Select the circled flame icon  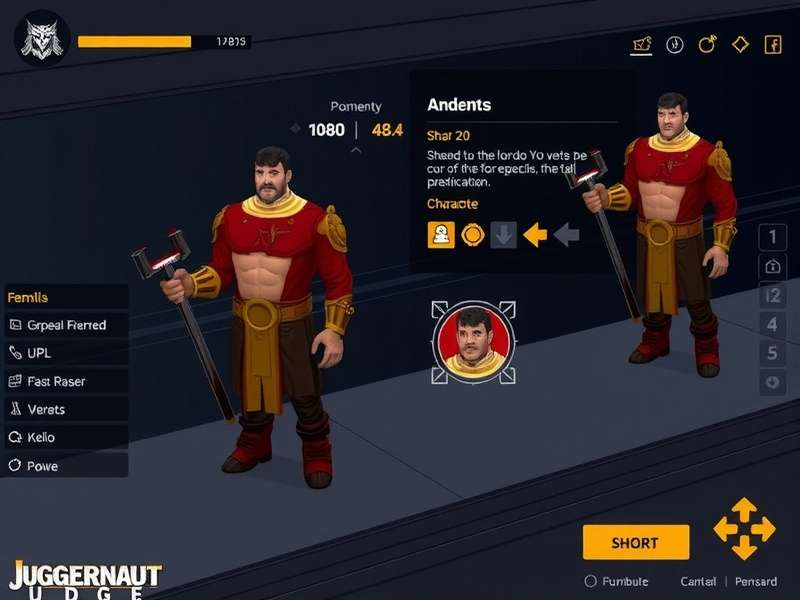(x=675, y=44)
